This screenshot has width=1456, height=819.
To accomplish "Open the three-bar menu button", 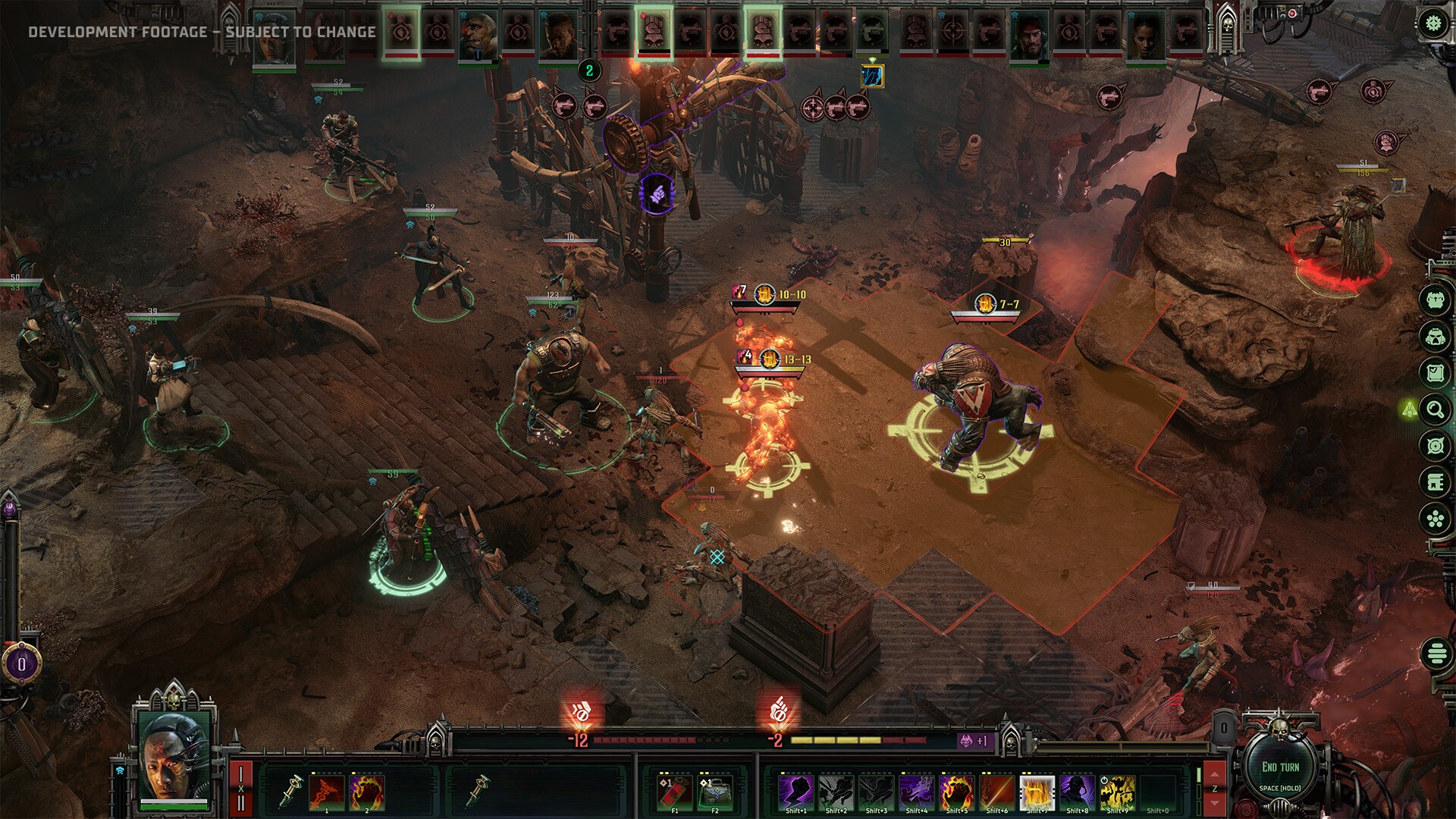I will click(1436, 653).
